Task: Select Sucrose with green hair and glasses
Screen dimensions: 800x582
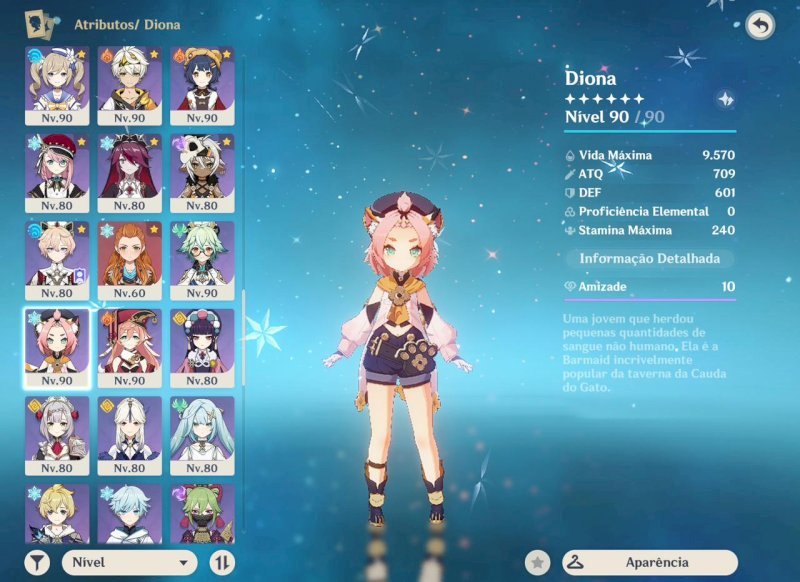Action: 202,254
